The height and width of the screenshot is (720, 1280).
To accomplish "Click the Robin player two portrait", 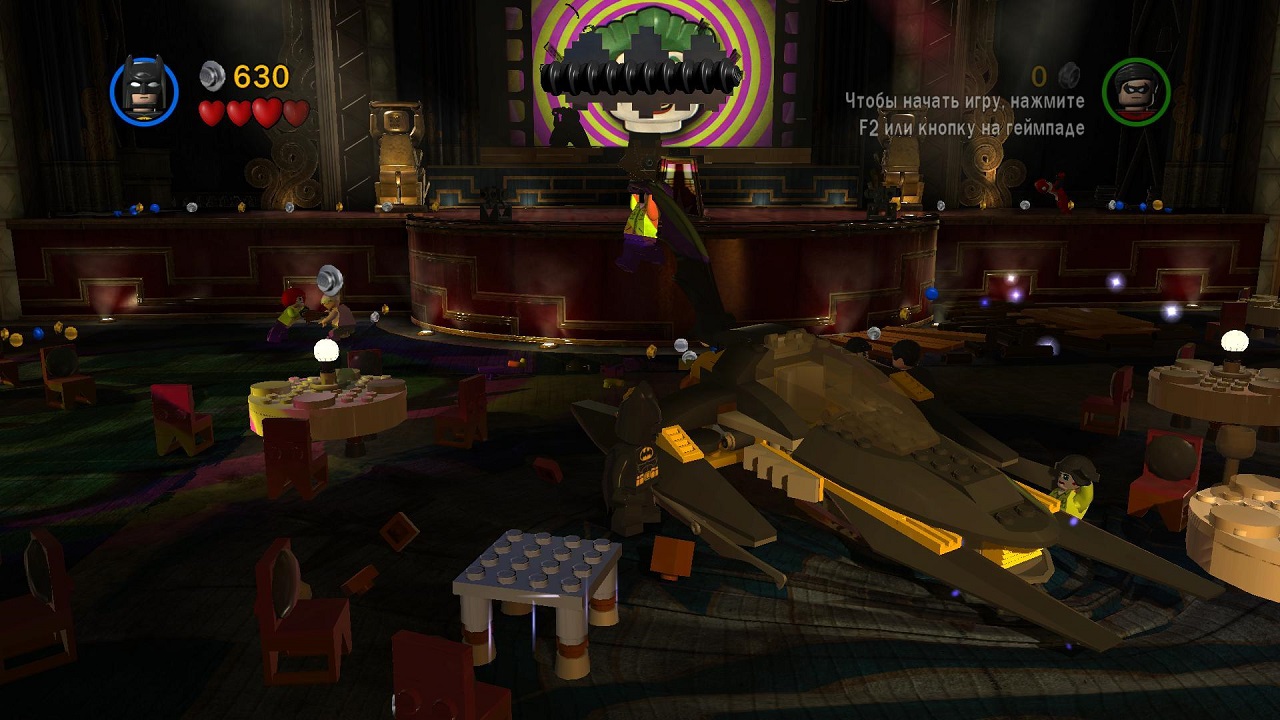I will [1135, 91].
